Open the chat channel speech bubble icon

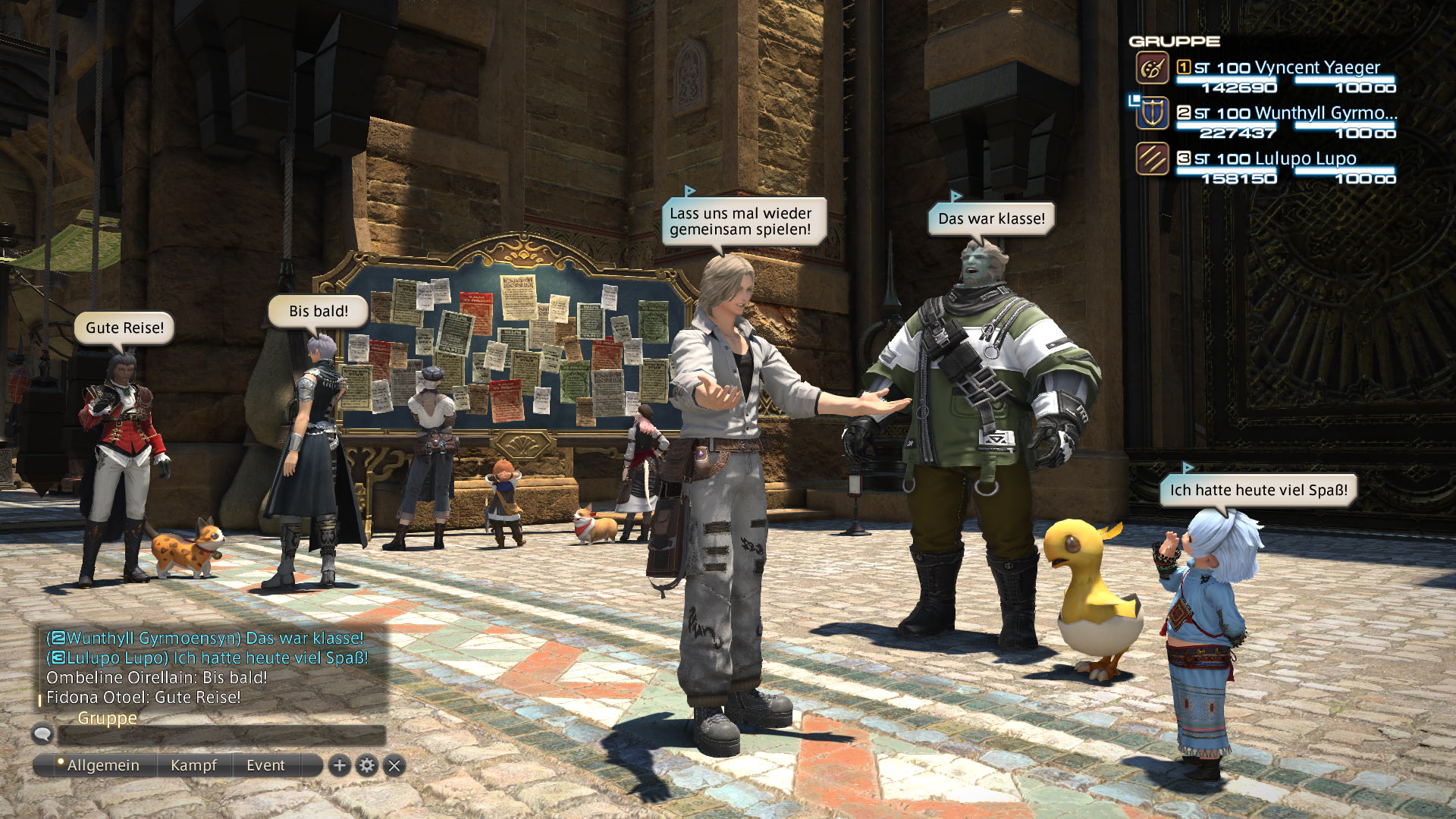[43, 733]
